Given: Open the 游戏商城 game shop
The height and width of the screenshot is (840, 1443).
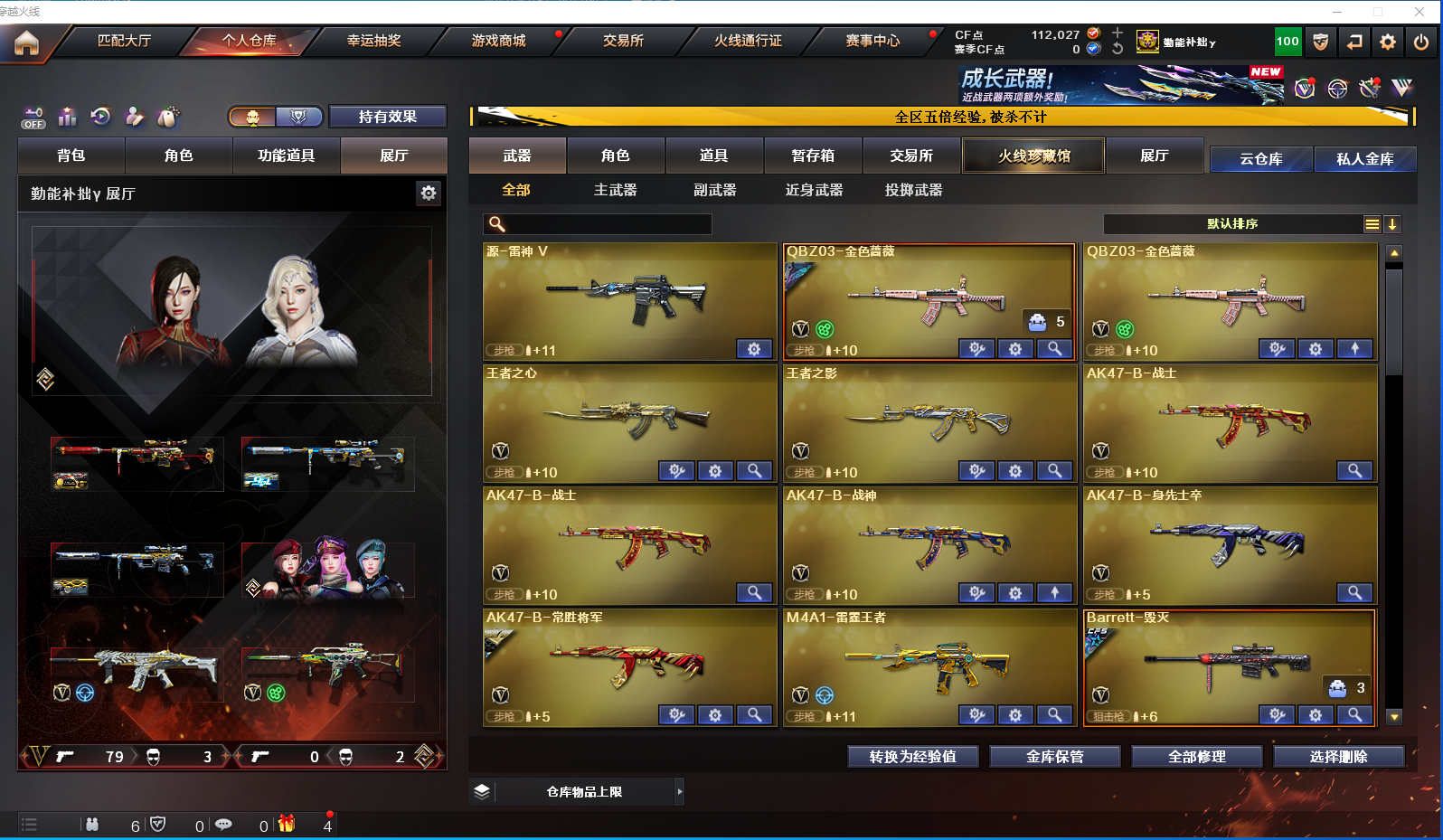Looking at the screenshot, I should (x=498, y=41).
